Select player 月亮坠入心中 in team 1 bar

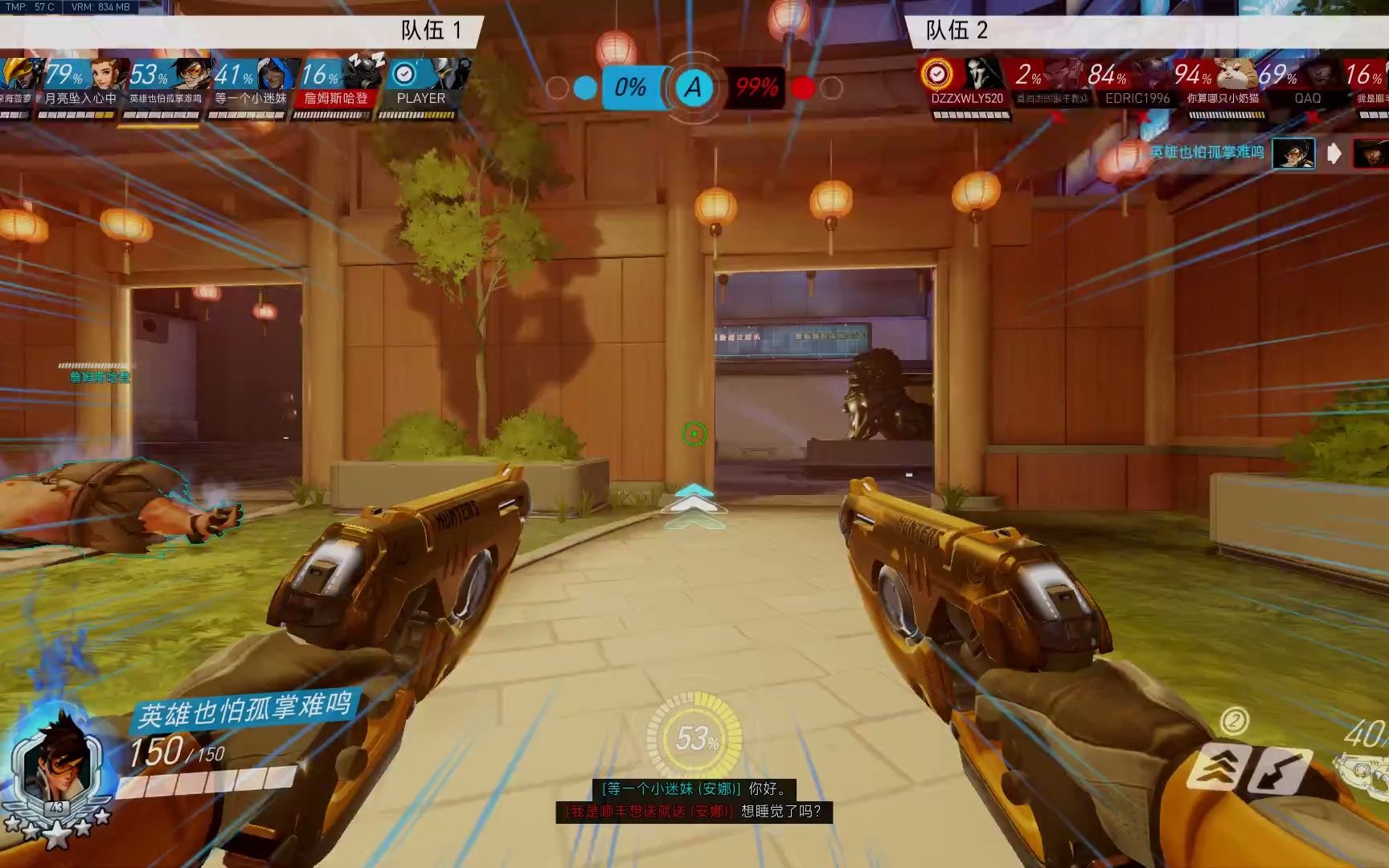tap(80, 98)
